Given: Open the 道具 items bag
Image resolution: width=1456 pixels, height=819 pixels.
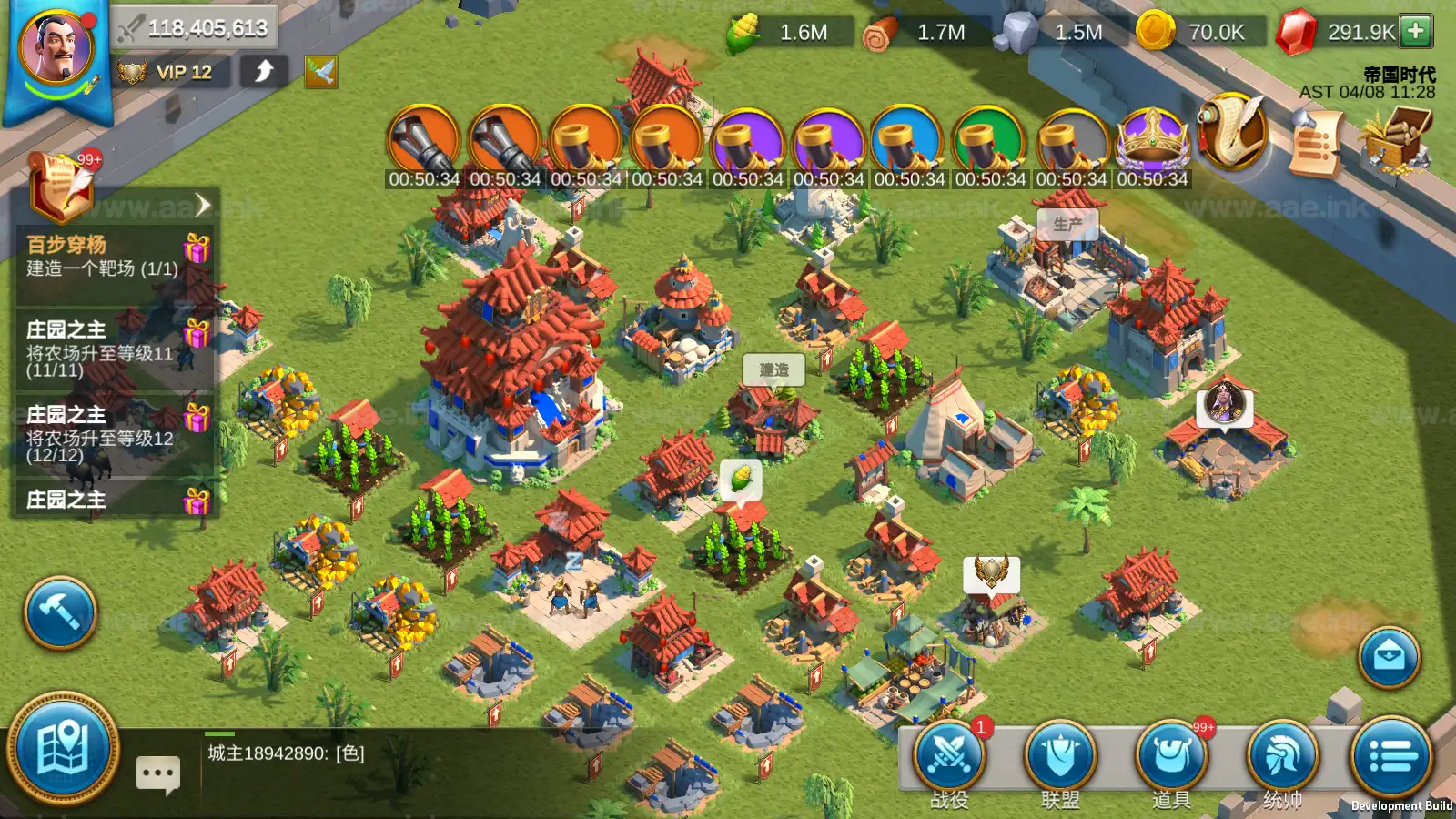Looking at the screenshot, I should coord(1172,757).
